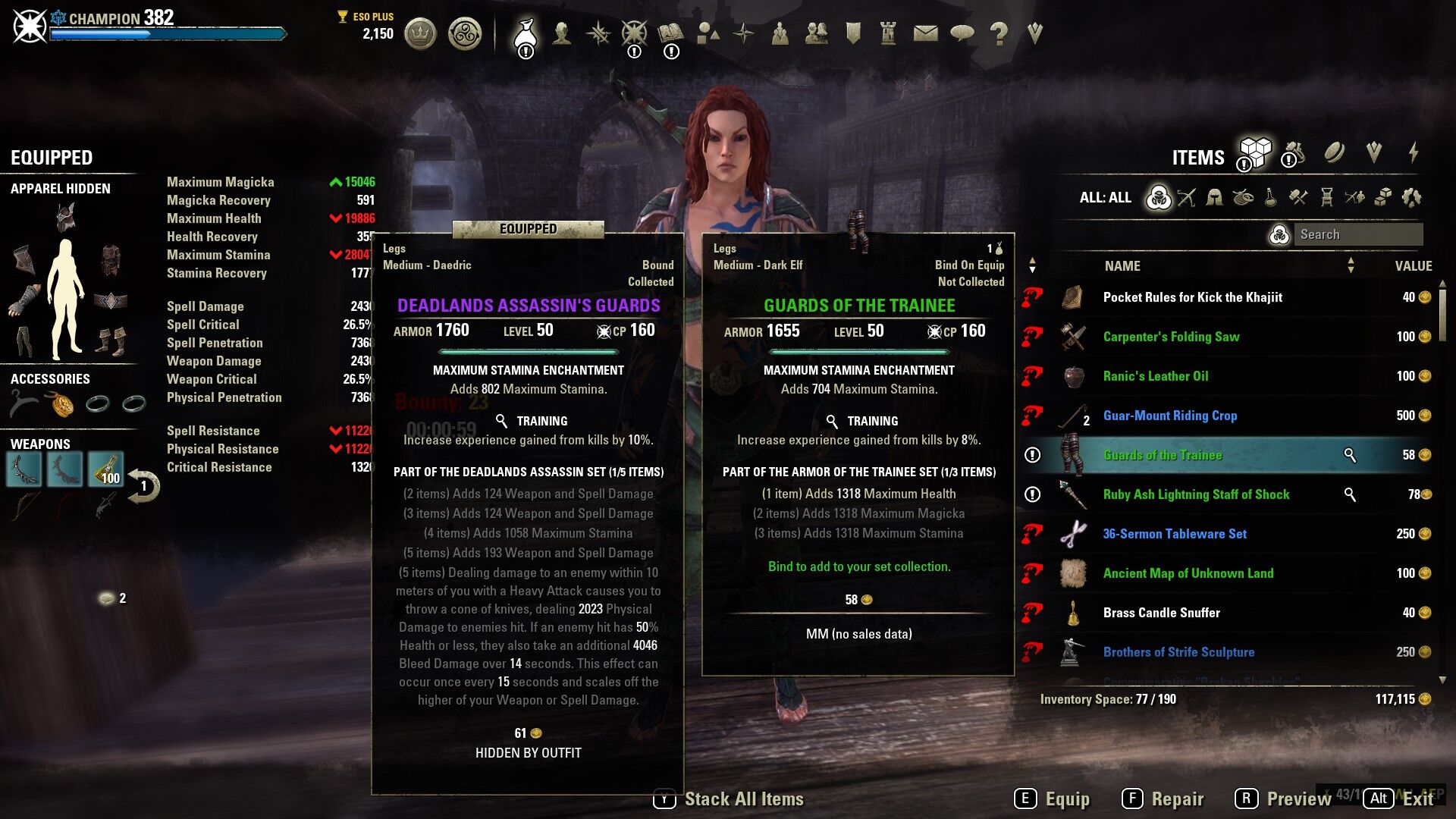Open the Crown Store coin icon

coord(420,34)
